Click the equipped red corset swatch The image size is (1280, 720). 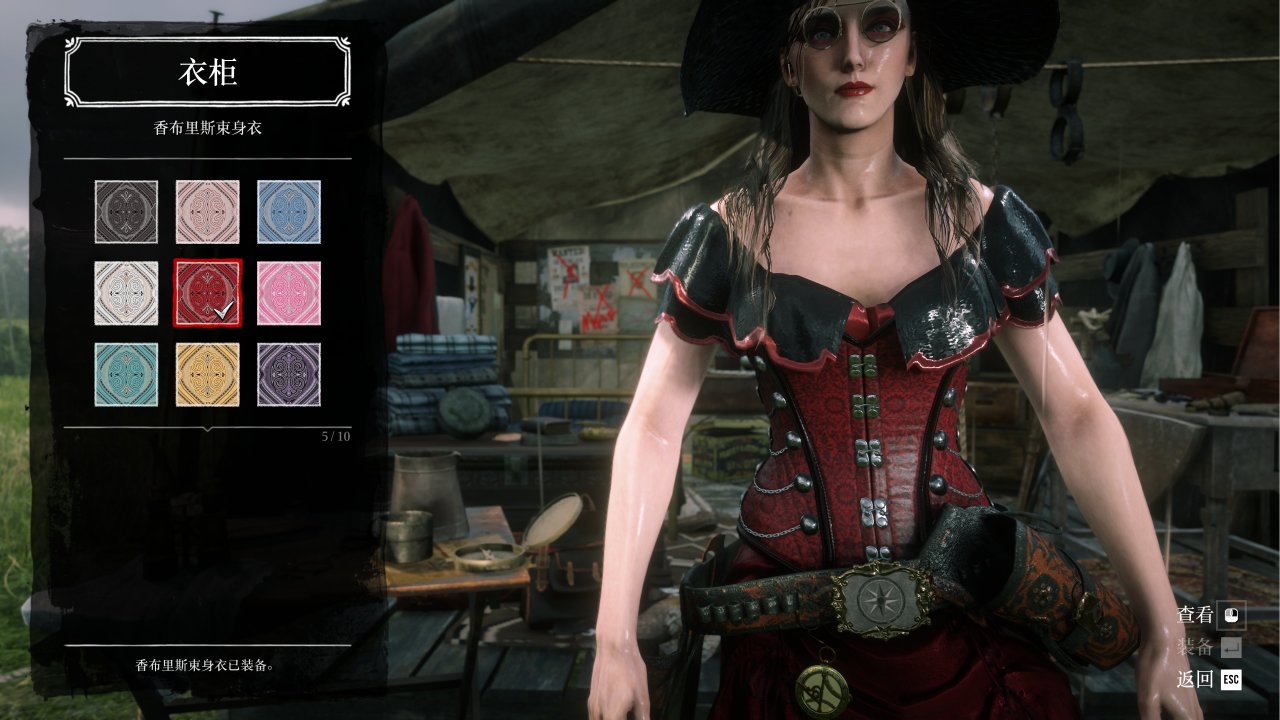(207, 293)
